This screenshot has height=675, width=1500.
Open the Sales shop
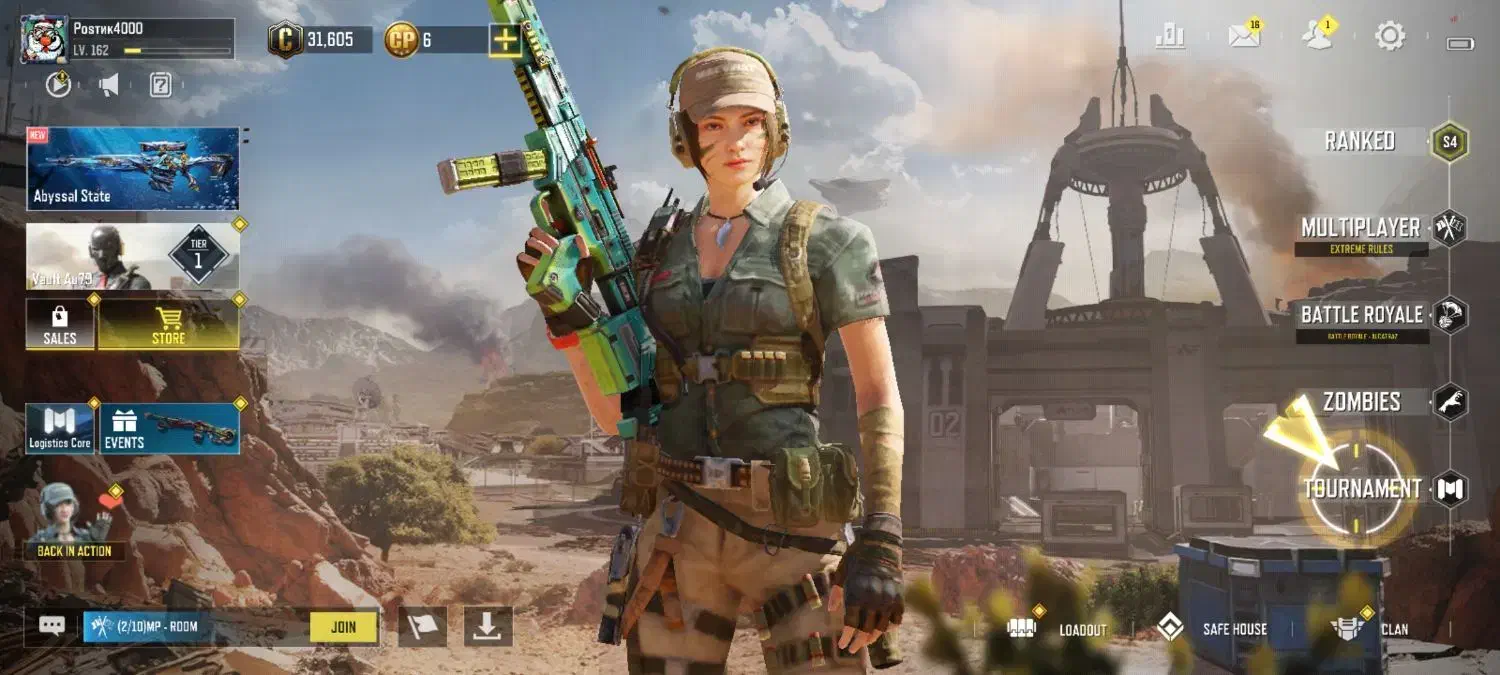pyautogui.click(x=60, y=325)
